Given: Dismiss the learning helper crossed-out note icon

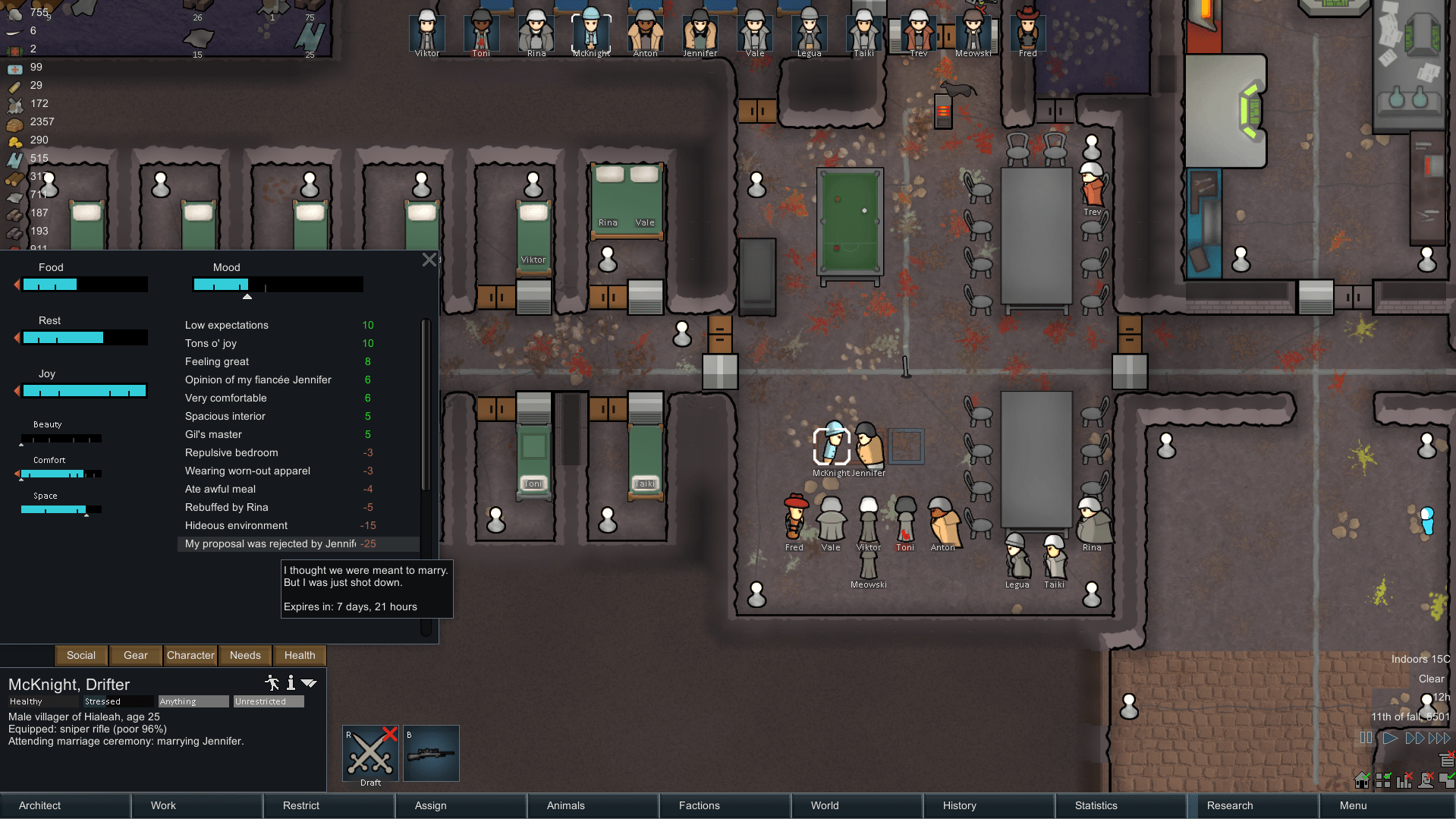Looking at the screenshot, I should [1447, 760].
